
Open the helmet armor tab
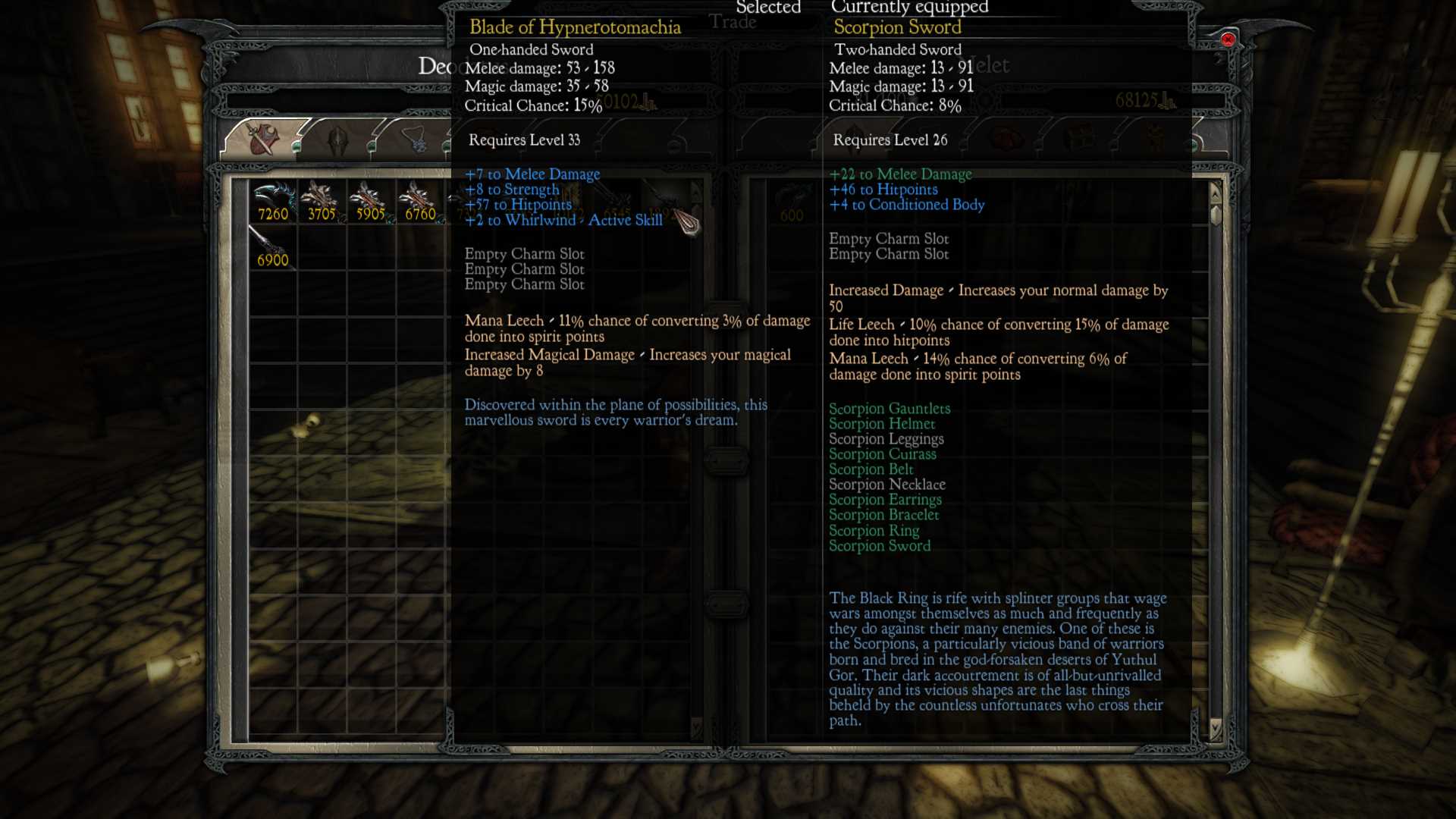point(337,141)
